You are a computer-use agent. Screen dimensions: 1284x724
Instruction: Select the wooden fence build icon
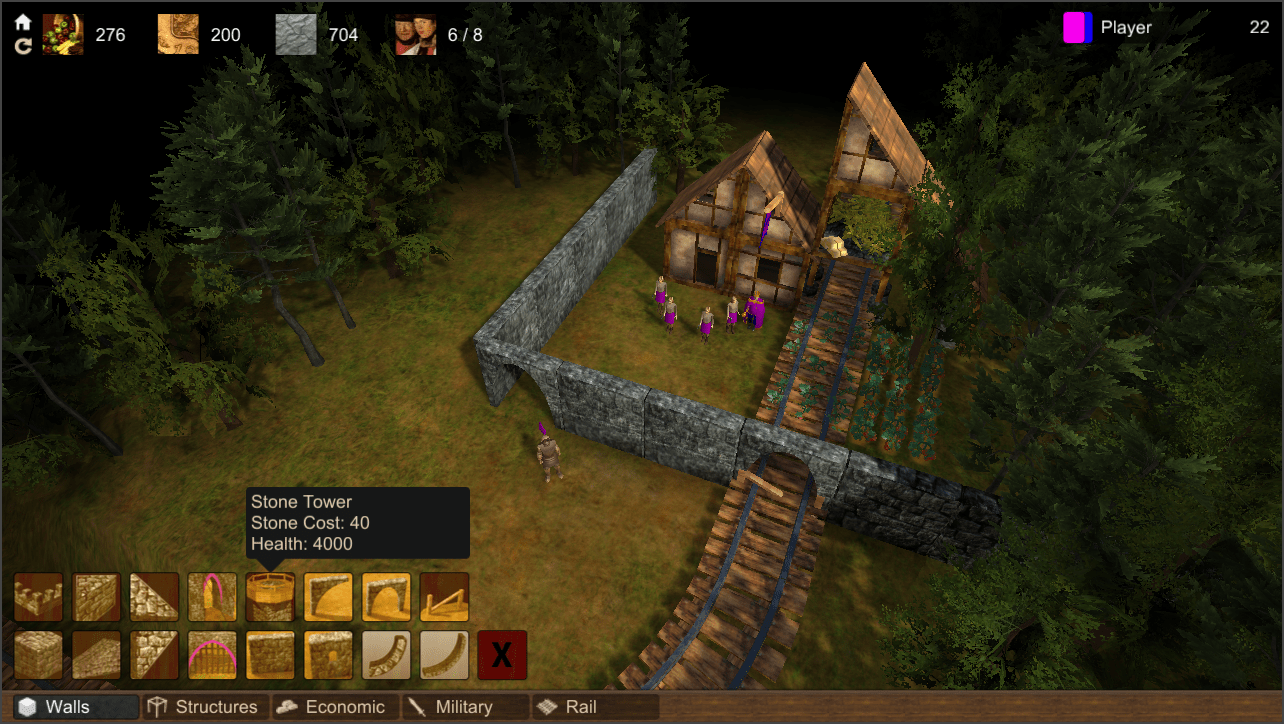click(444, 597)
